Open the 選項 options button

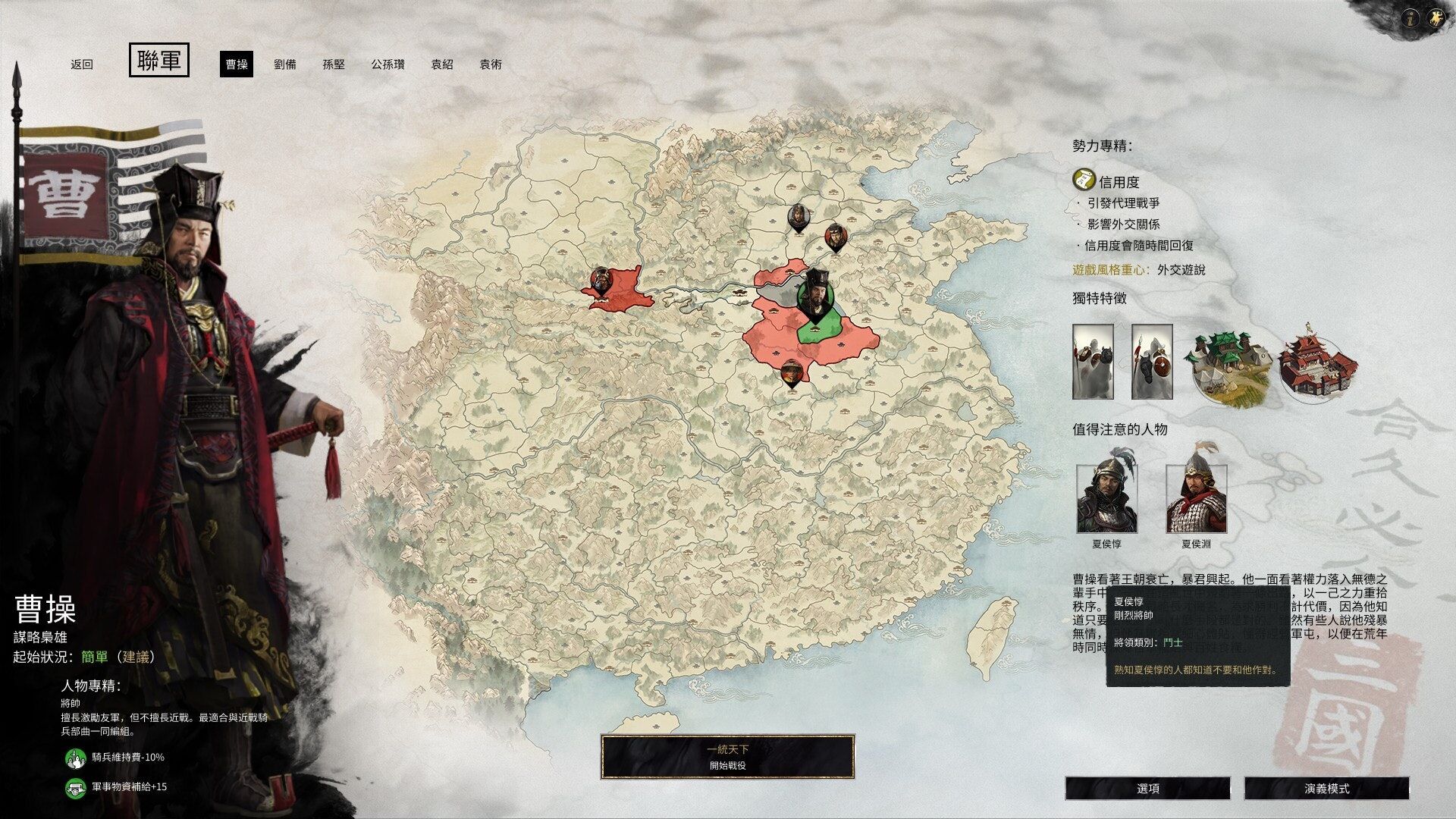click(1148, 789)
